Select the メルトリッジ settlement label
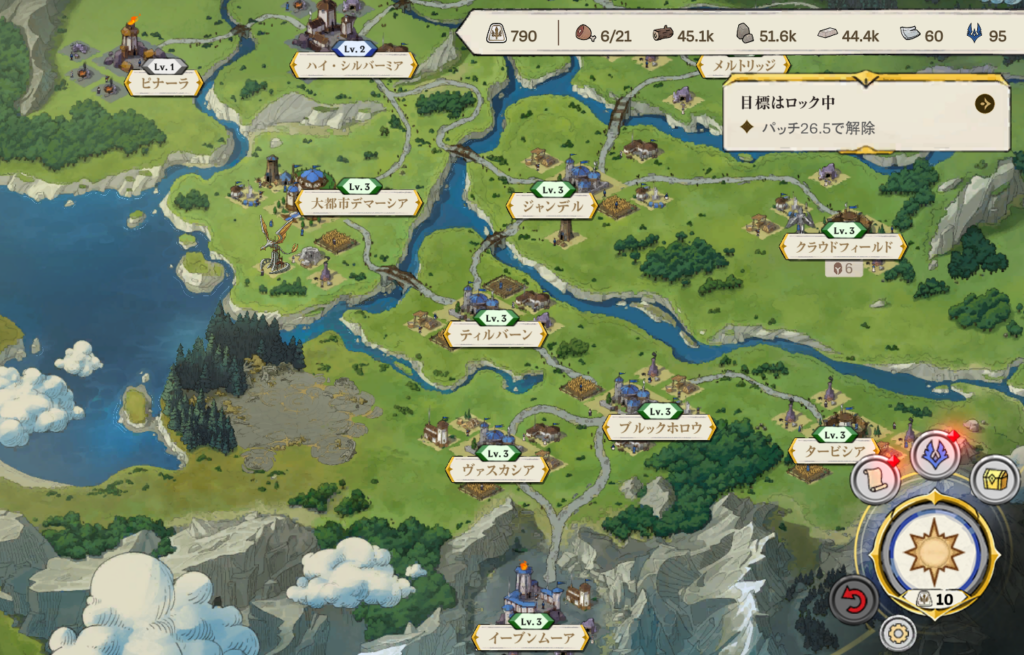The height and width of the screenshot is (655, 1024). (743, 66)
